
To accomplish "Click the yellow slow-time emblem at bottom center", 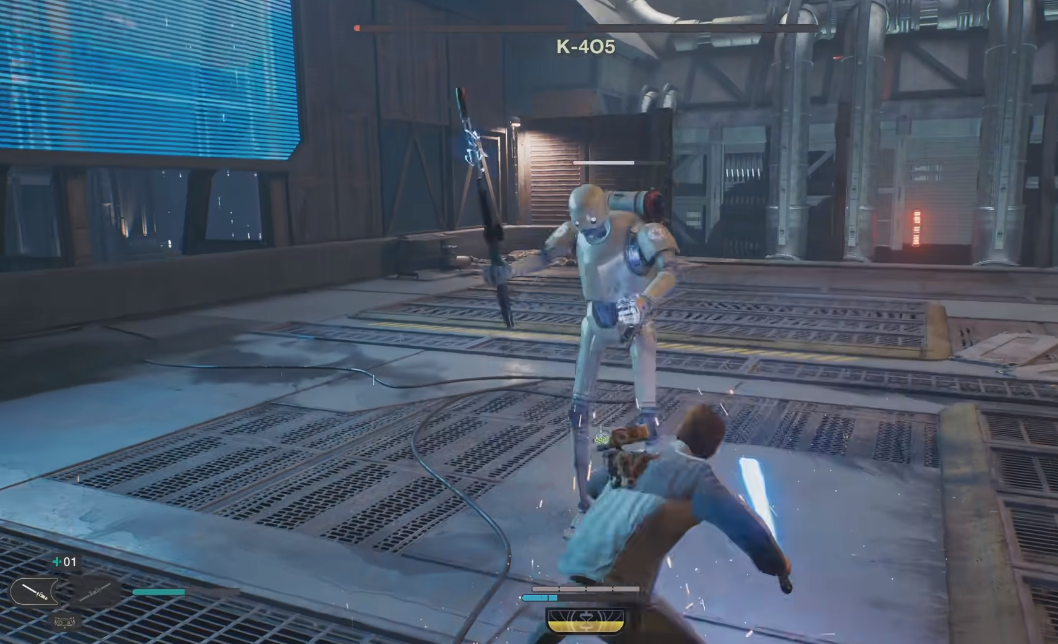I will point(584,620).
